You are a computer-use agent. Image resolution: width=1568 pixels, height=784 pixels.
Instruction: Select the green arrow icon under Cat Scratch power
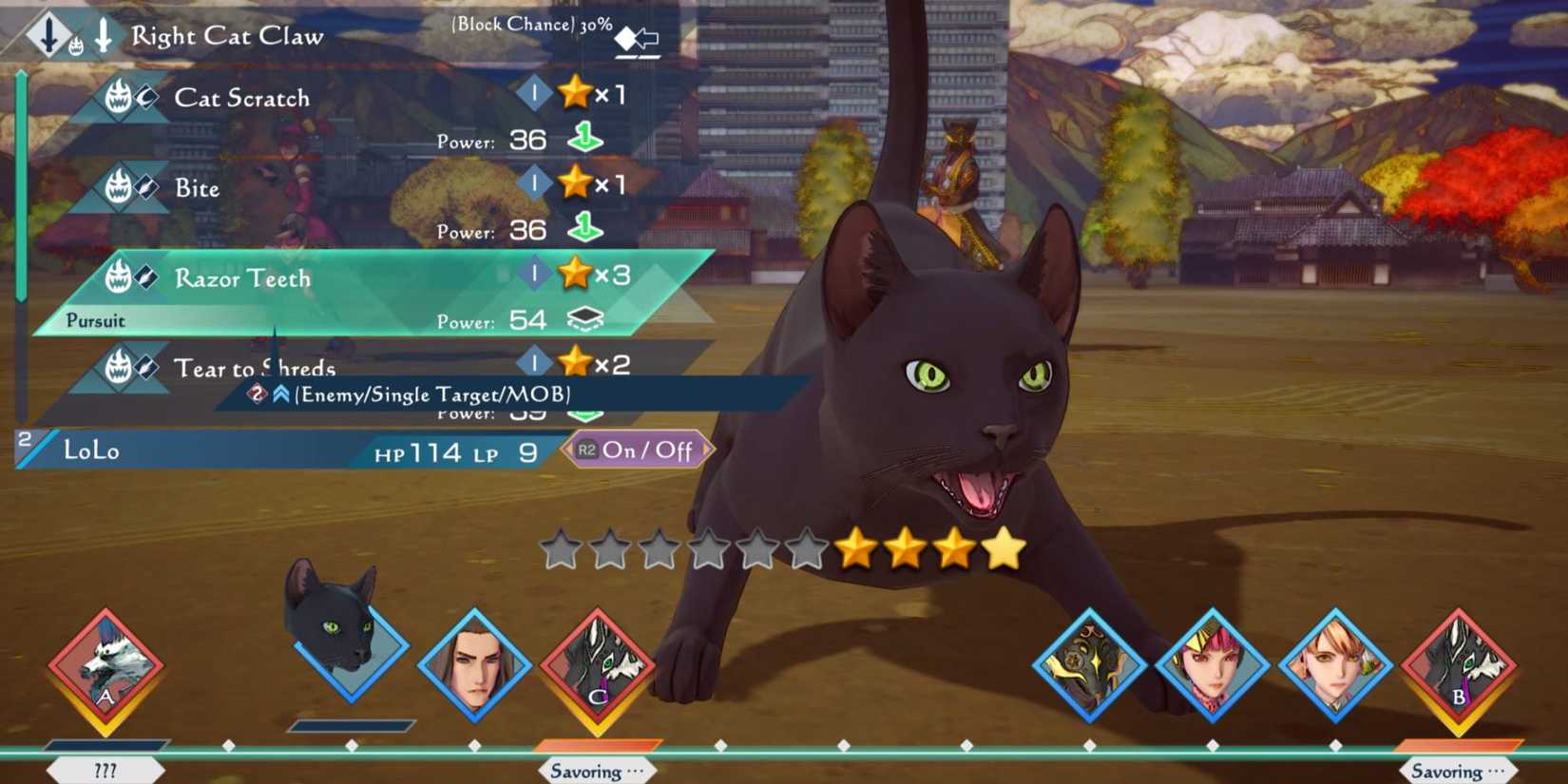click(585, 138)
